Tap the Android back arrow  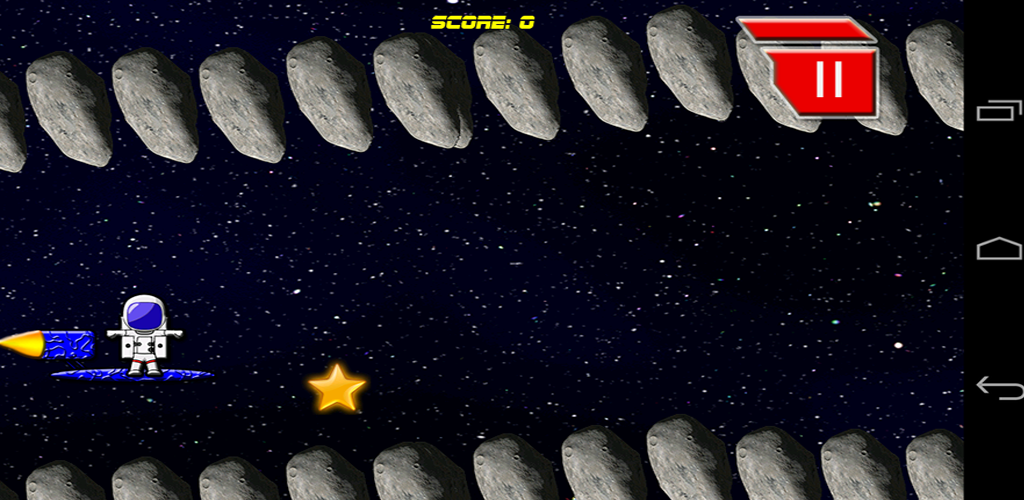pyautogui.click(x=997, y=387)
